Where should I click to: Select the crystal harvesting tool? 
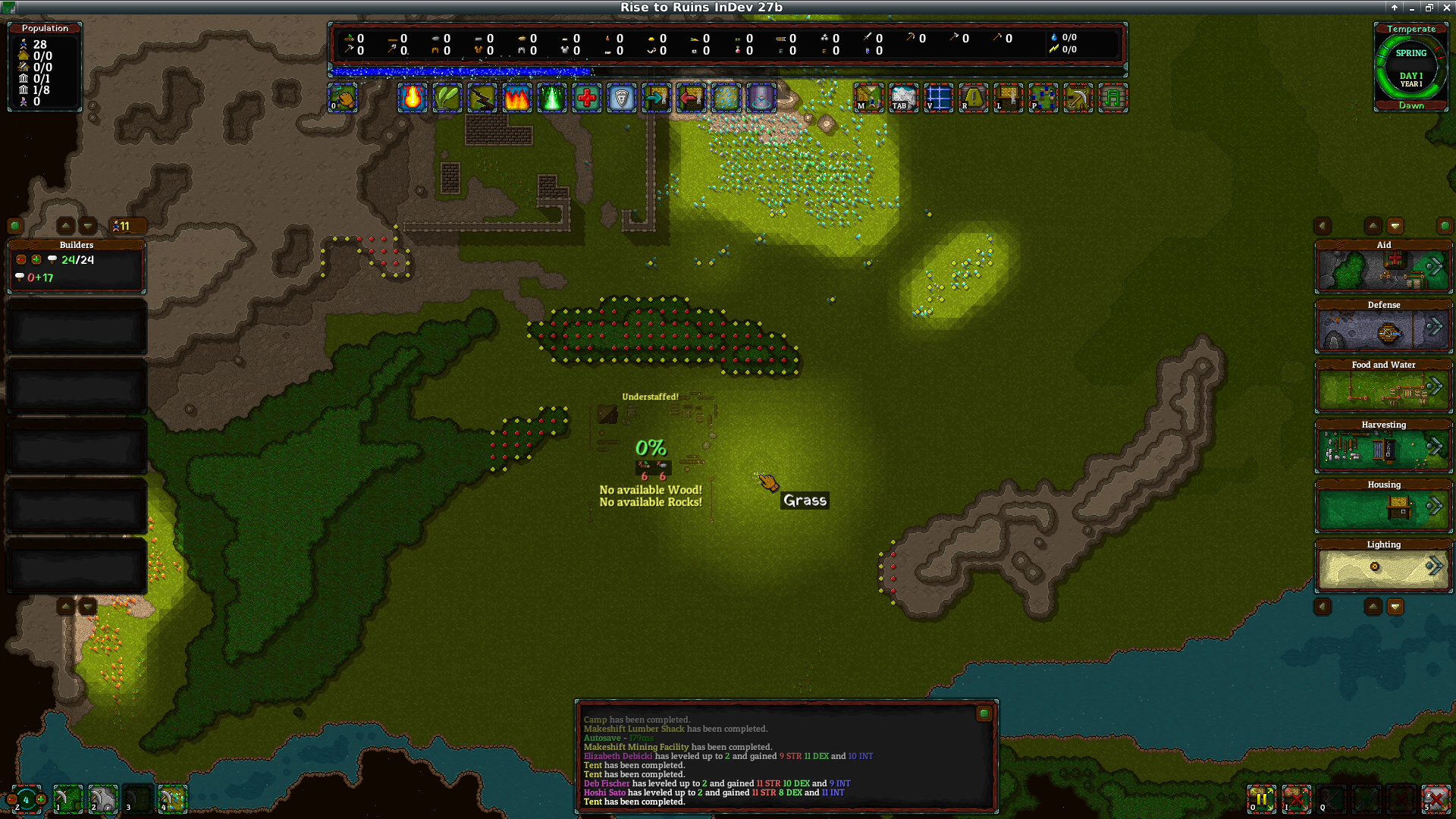(x=173, y=799)
